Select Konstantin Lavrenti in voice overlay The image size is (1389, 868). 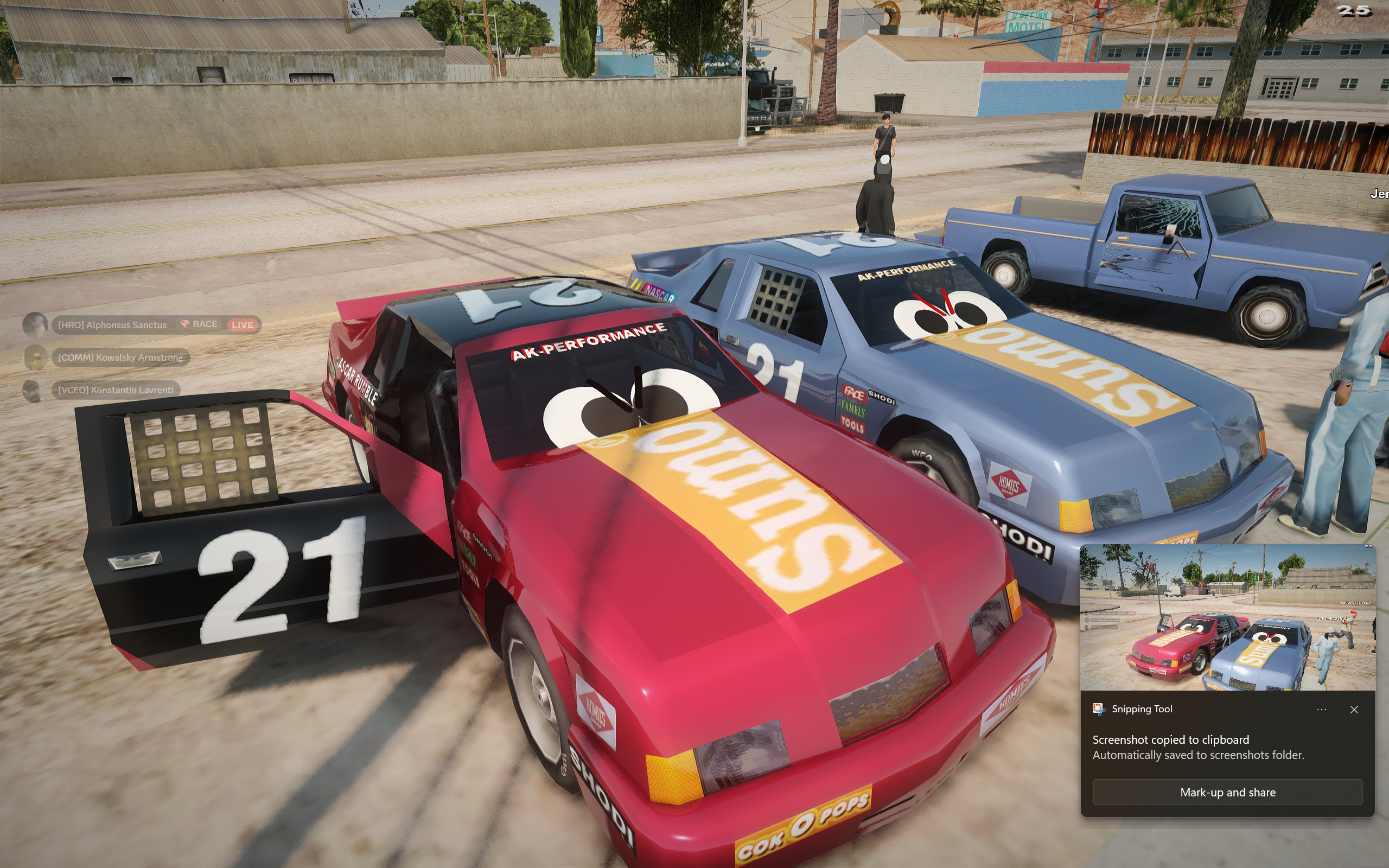coord(116,391)
